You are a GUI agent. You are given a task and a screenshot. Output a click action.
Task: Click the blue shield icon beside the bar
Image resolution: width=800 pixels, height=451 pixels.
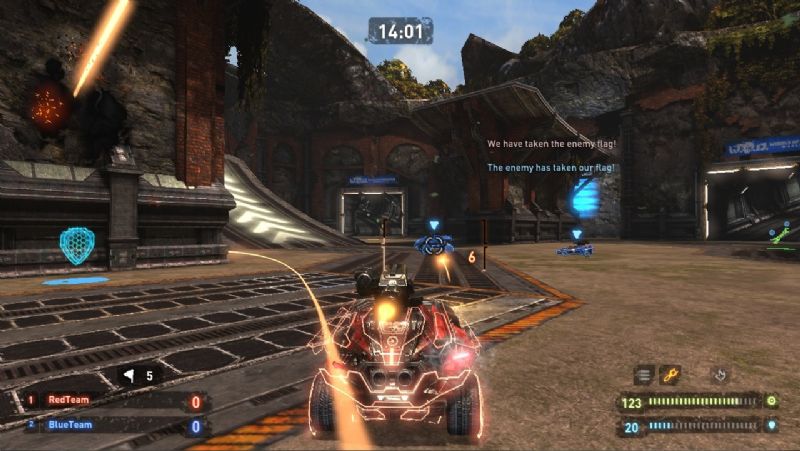coord(772,426)
